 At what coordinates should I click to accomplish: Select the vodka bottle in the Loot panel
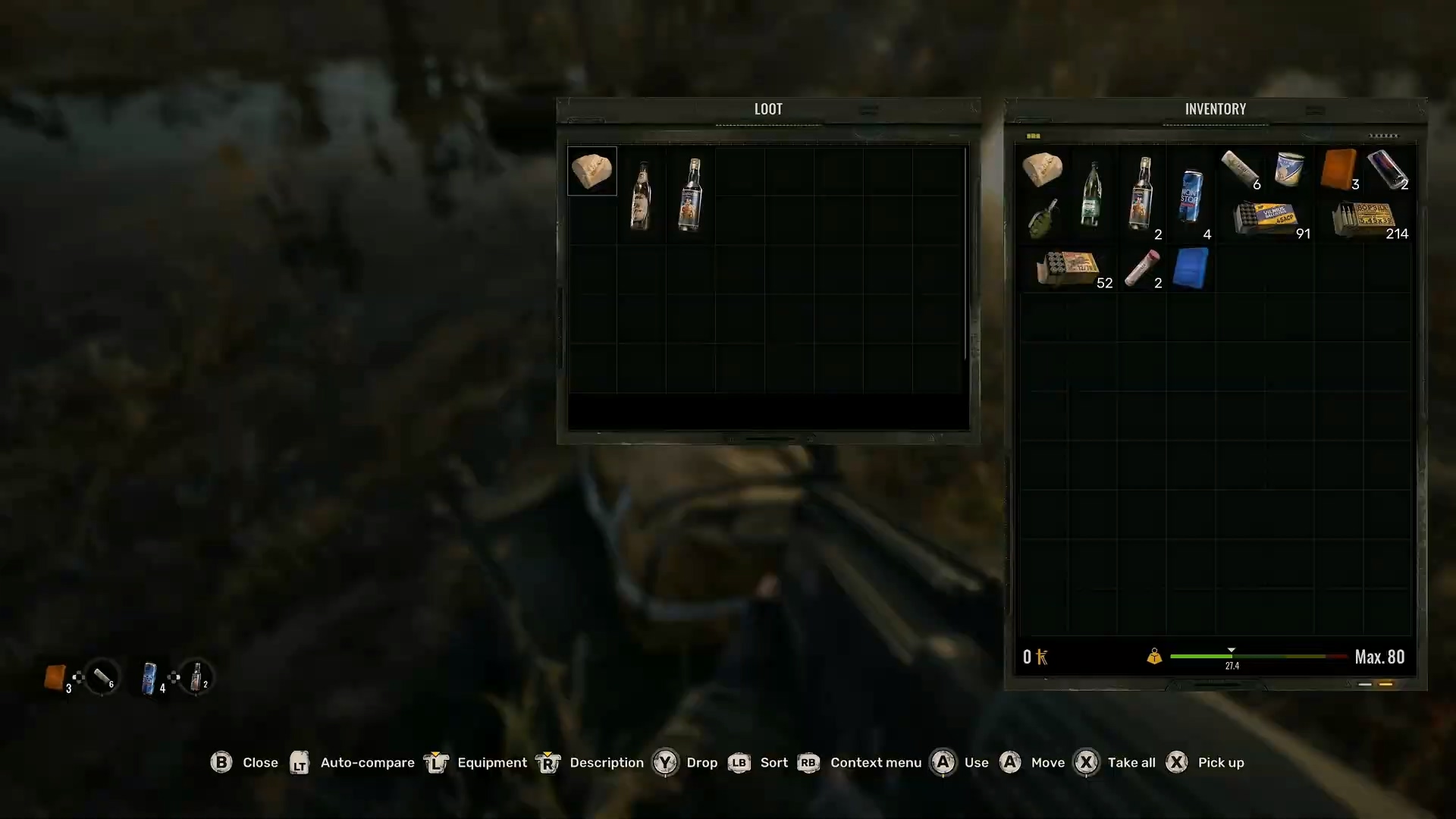tap(691, 195)
